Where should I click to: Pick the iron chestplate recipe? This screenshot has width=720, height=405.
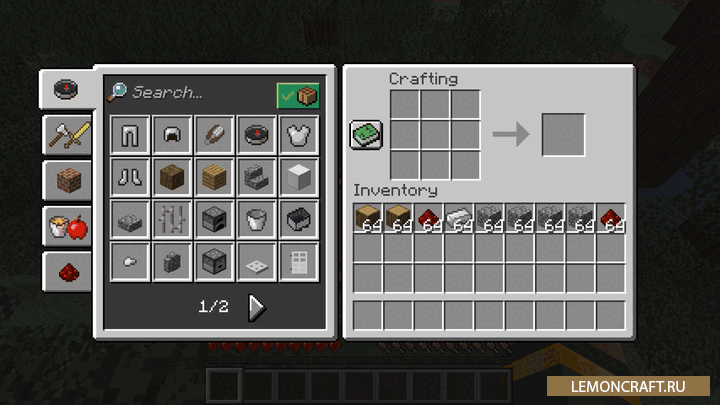tap(298, 134)
